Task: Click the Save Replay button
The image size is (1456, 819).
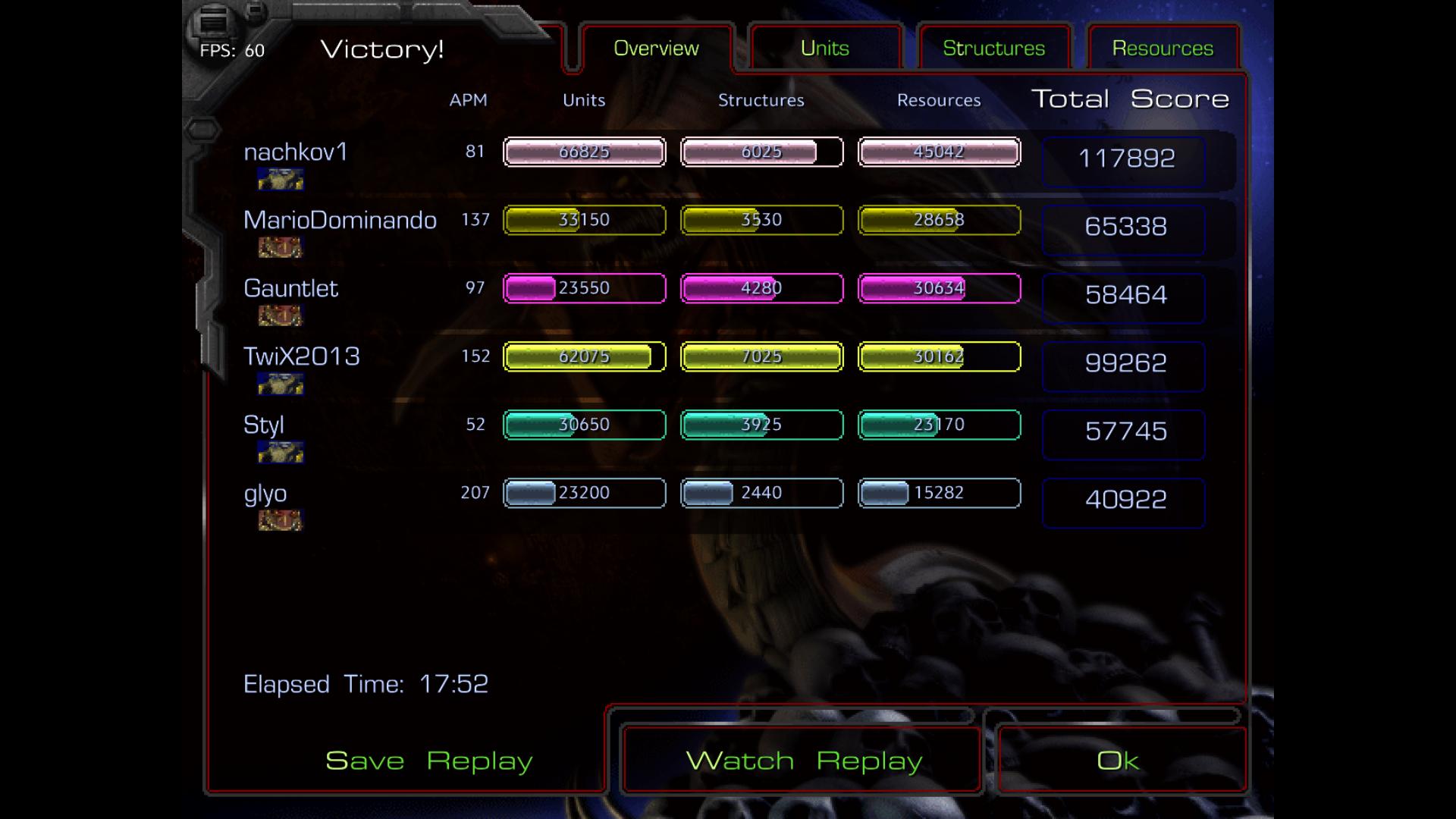Action: pyautogui.click(x=428, y=761)
